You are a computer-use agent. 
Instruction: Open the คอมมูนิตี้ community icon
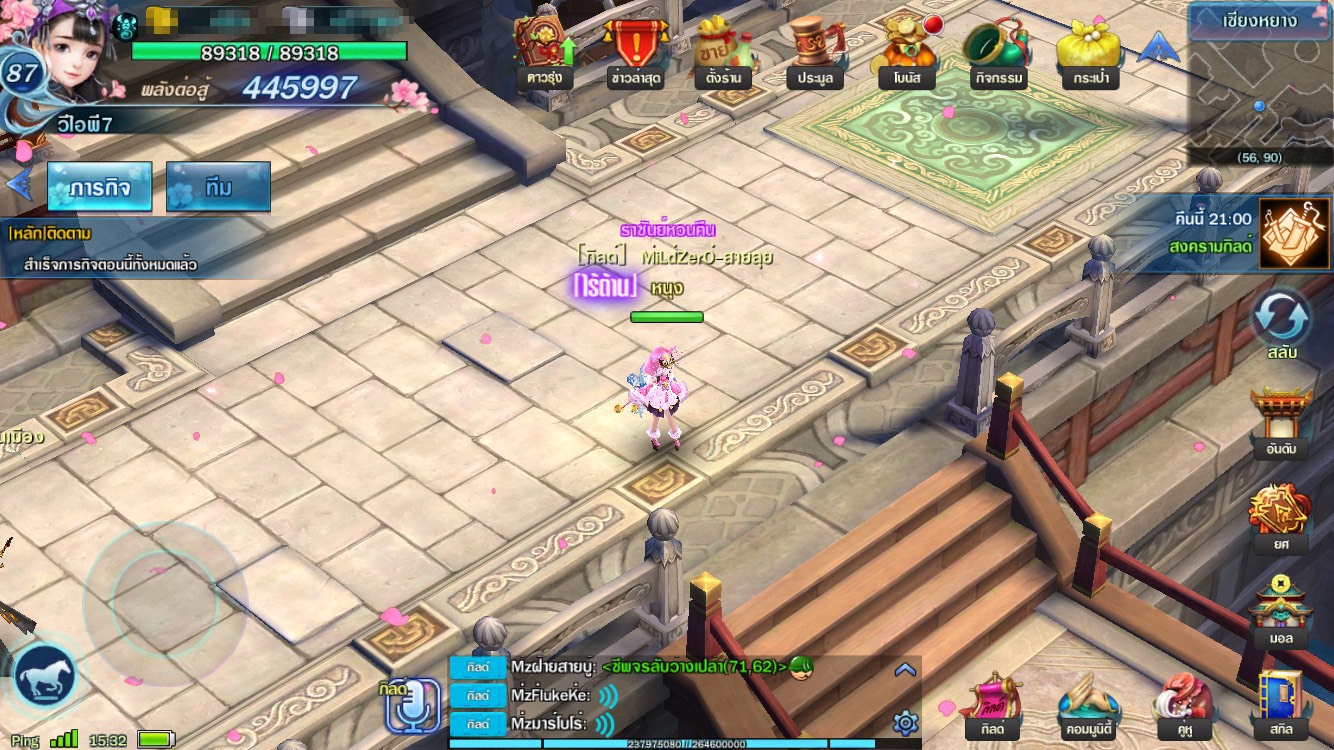1090,703
